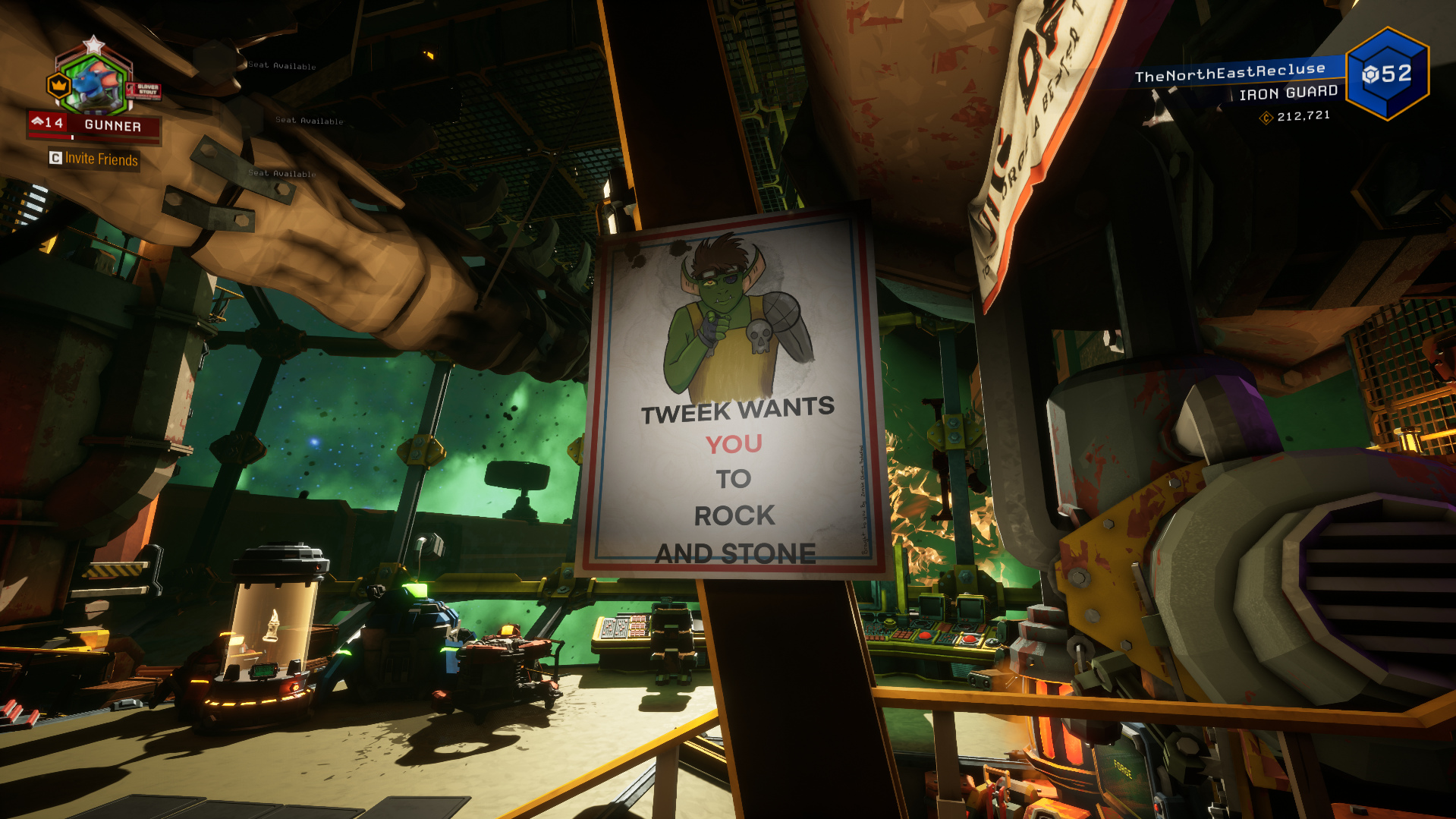Open the blue rank 52 badge
This screenshot has width=1456, height=819.
[x=1387, y=74]
